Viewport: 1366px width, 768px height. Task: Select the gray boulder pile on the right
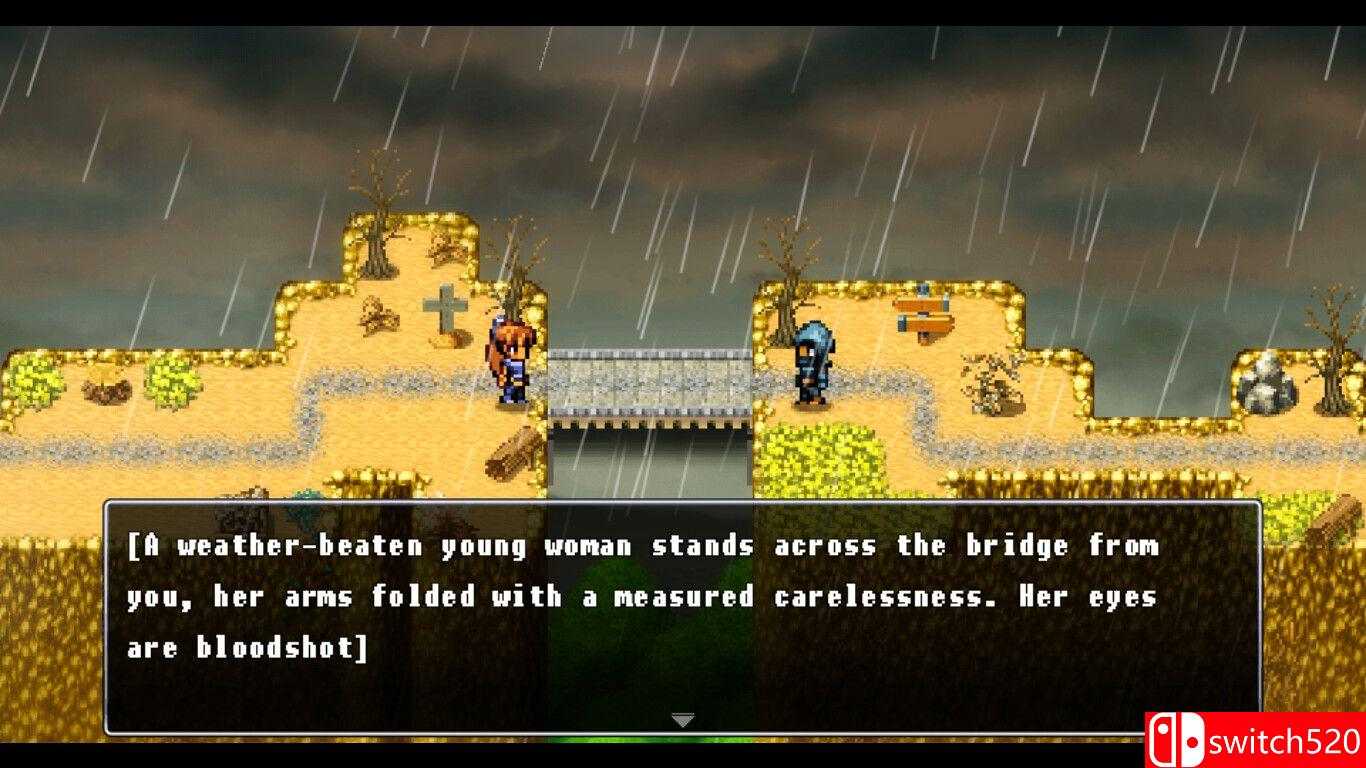tap(1270, 385)
